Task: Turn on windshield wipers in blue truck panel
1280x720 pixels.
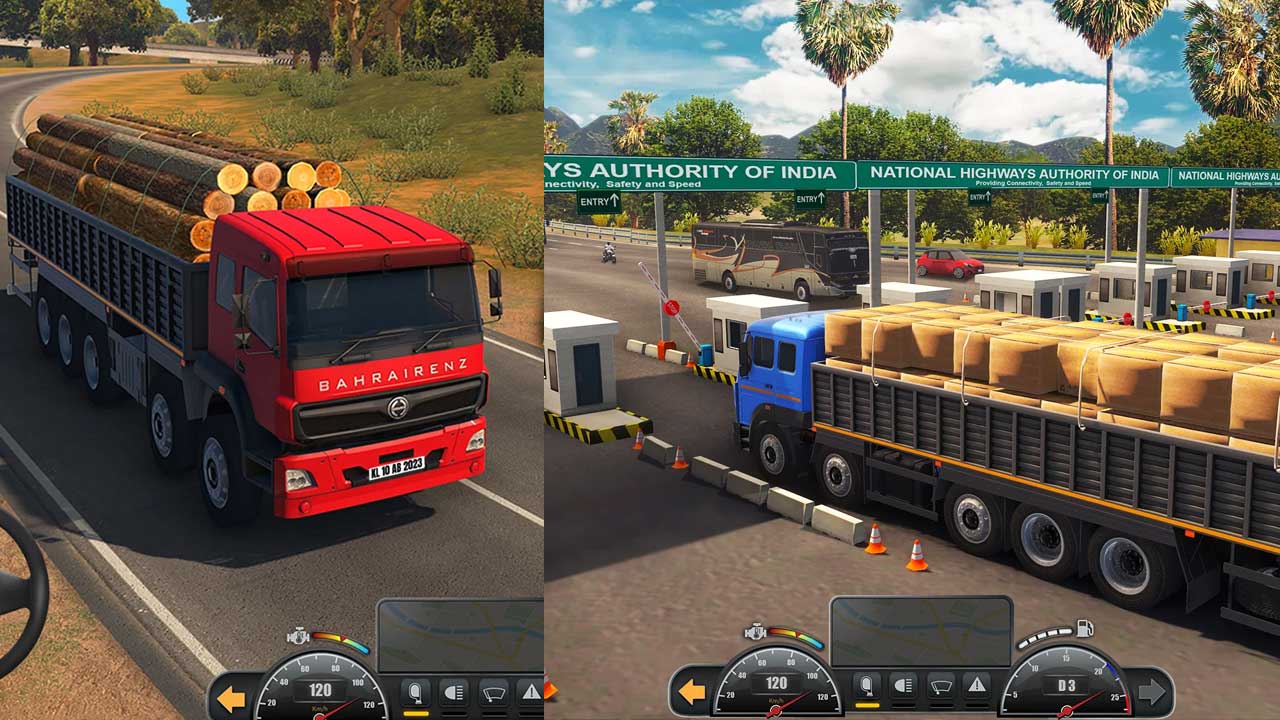Action: point(940,686)
